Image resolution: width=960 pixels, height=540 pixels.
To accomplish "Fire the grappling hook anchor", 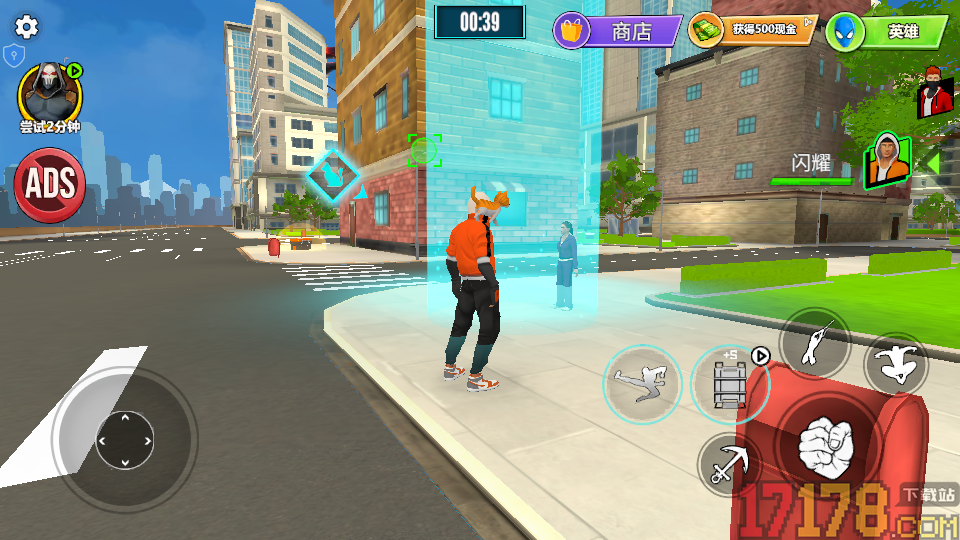I will [729, 464].
